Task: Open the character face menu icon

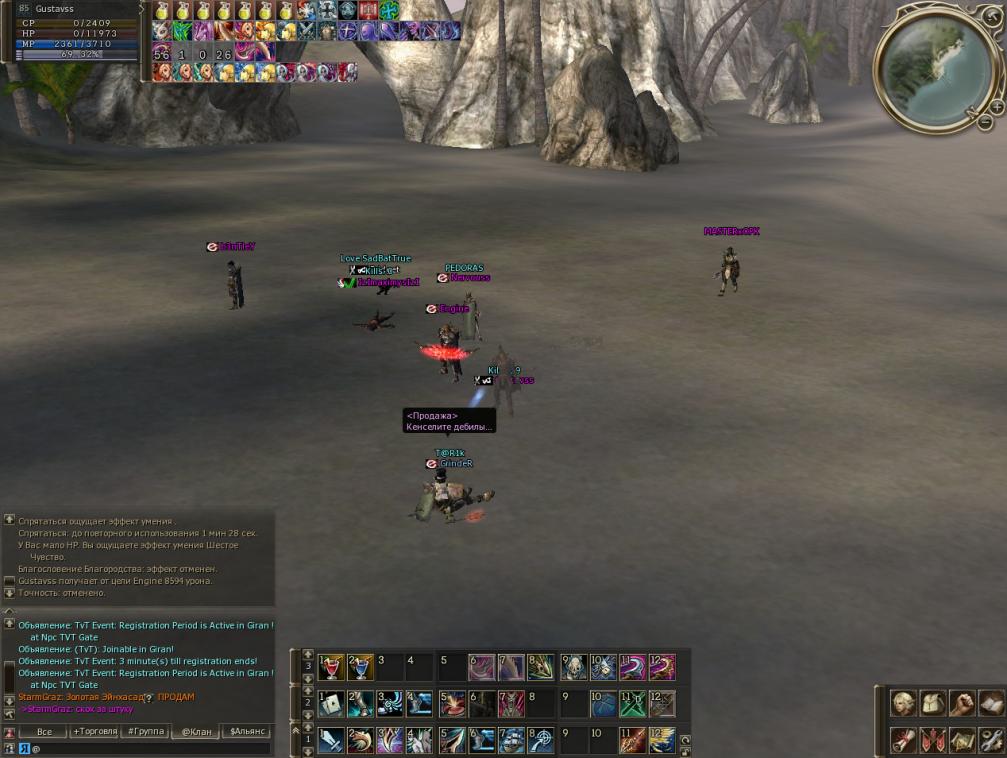Action: point(905,704)
